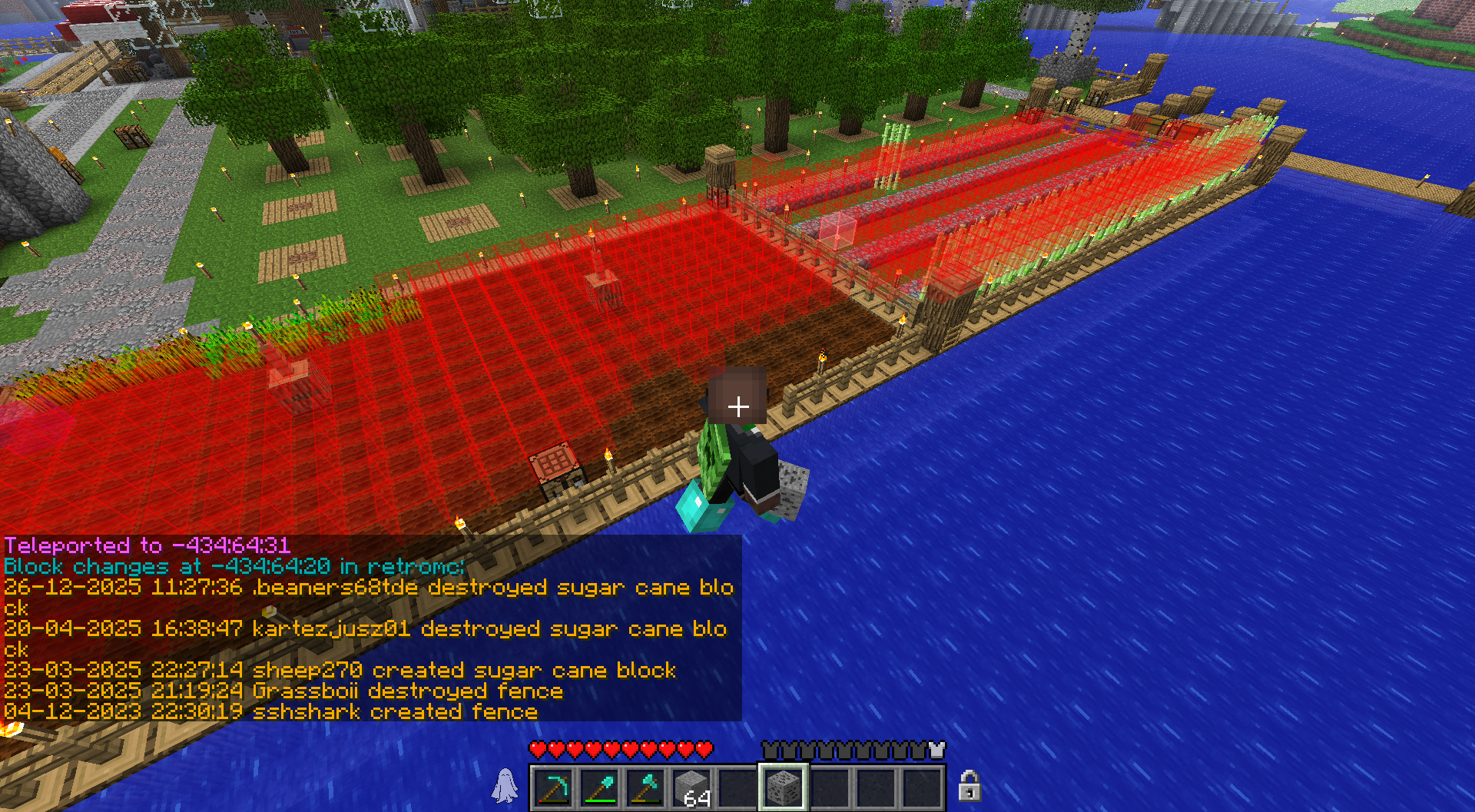Screen dimensions: 1475x812
Task: Click the padlock icon right of hotbar
Action: (x=970, y=785)
